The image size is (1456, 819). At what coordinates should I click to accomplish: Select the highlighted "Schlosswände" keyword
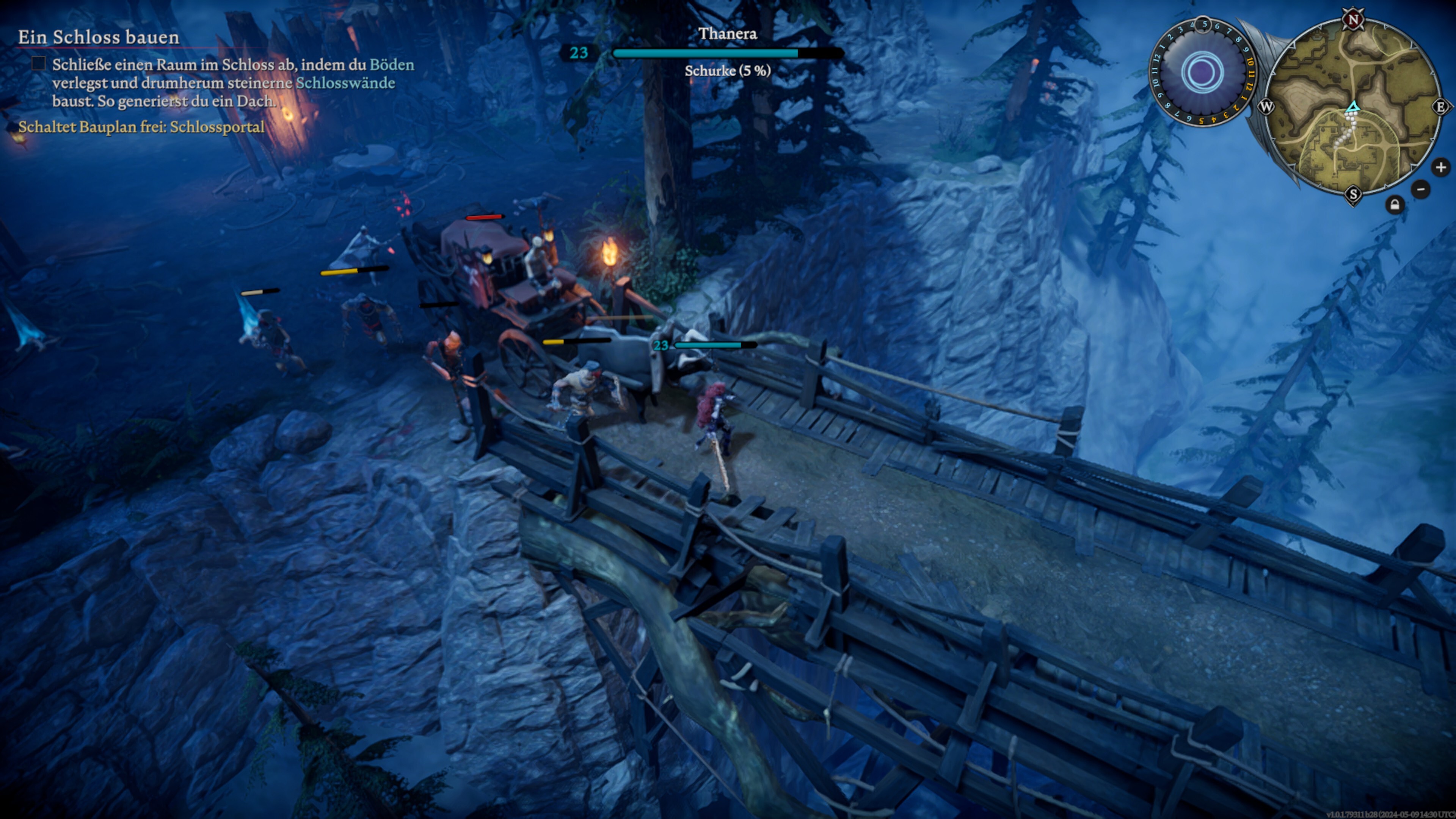tap(345, 83)
